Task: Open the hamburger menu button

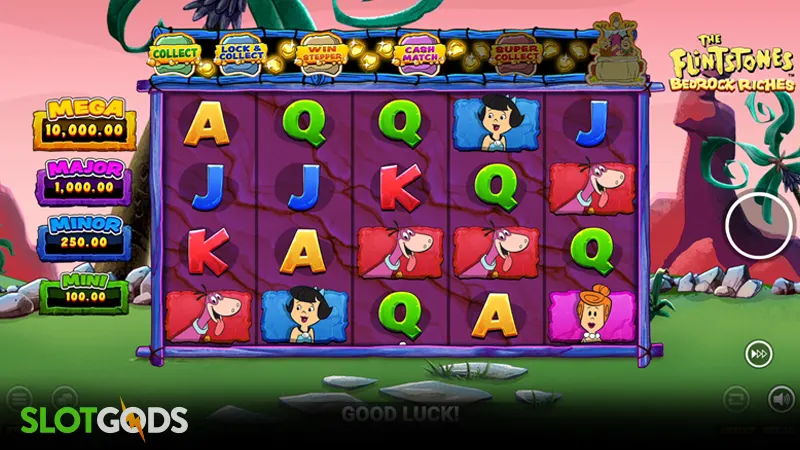Action: click(x=19, y=398)
